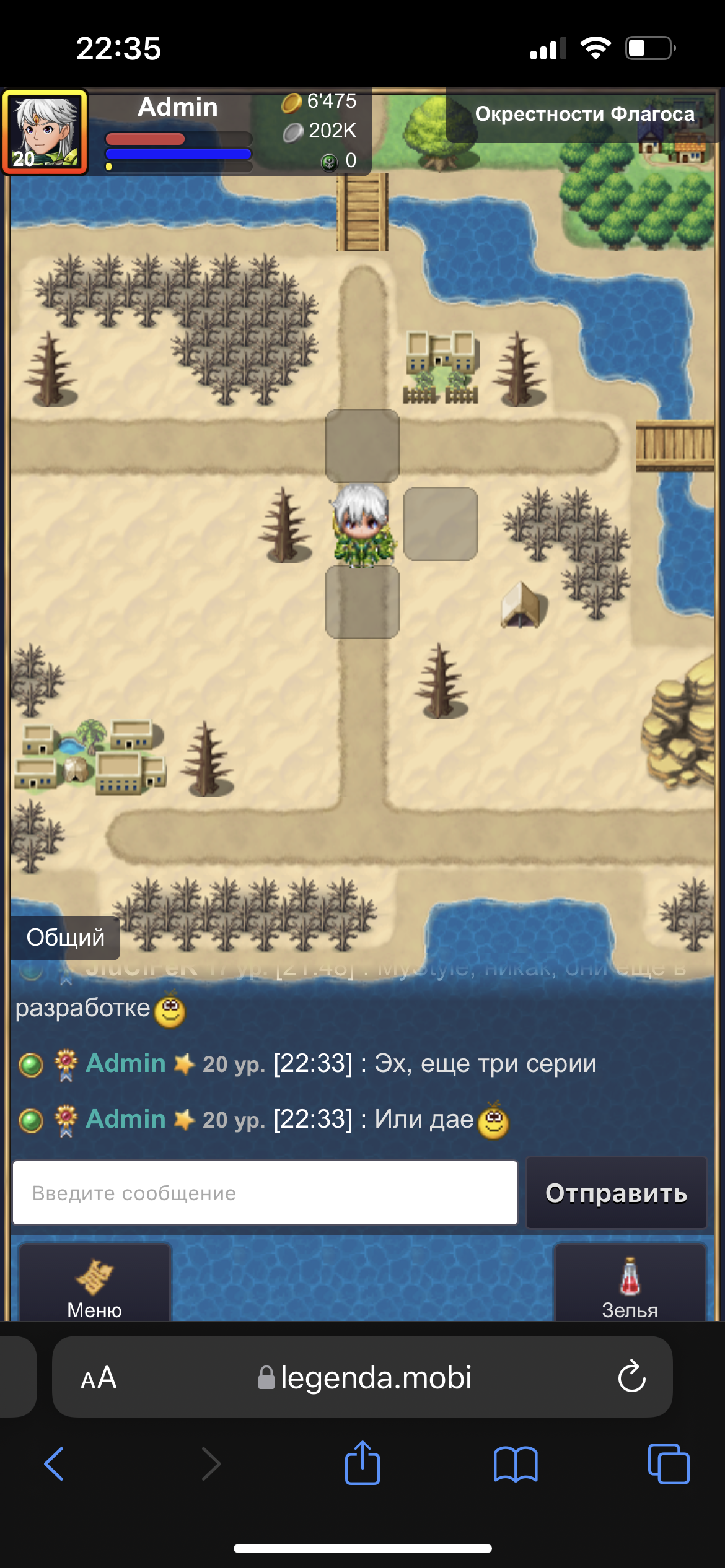The width and height of the screenshot is (725, 1568).
Task: Tap the movement tile below the character
Action: click(x=362, y=601)
